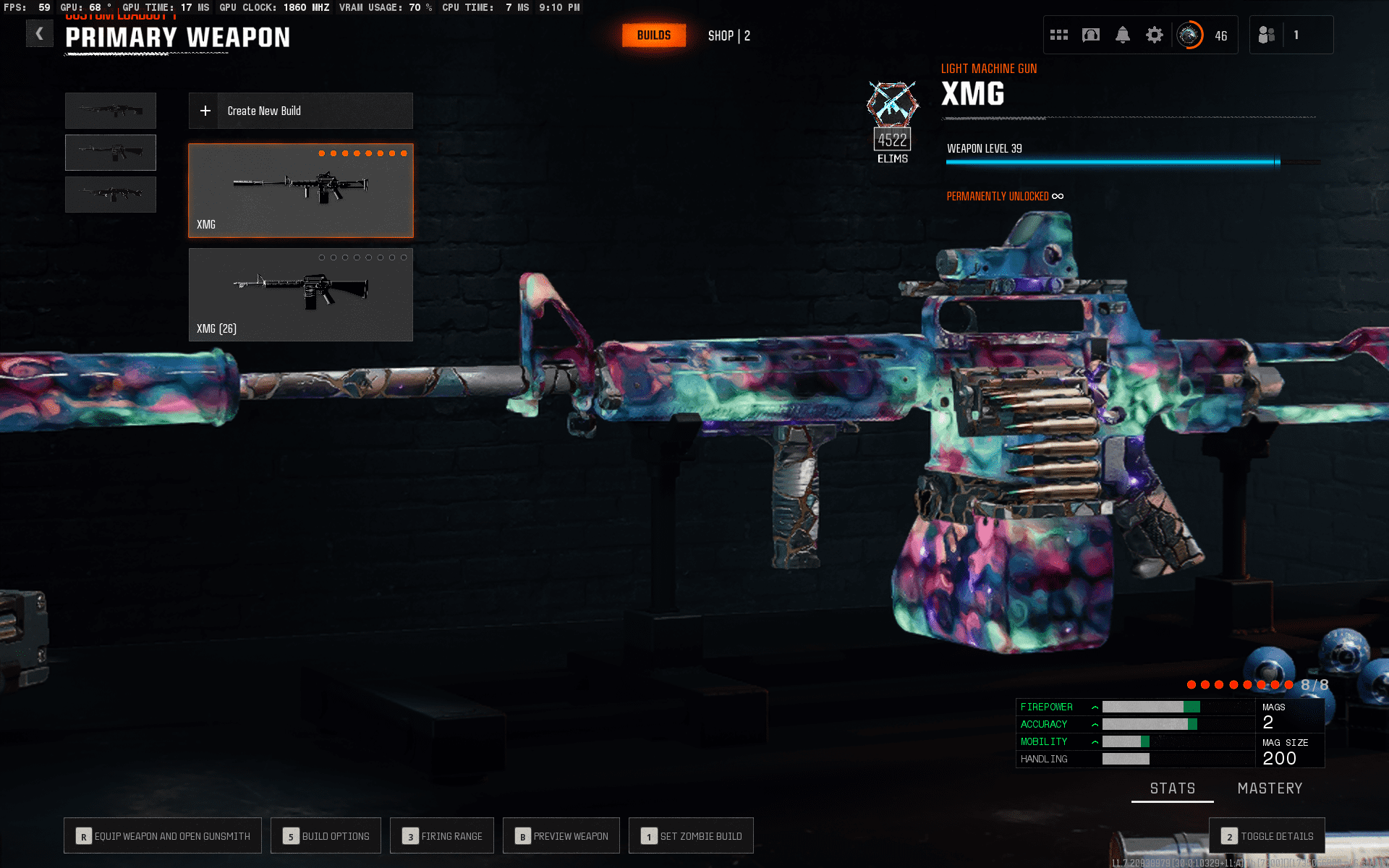This screenshot has width=1389, height=868.
Task: Switch to the Mastery tab
Action: (x=1270, y=788)
